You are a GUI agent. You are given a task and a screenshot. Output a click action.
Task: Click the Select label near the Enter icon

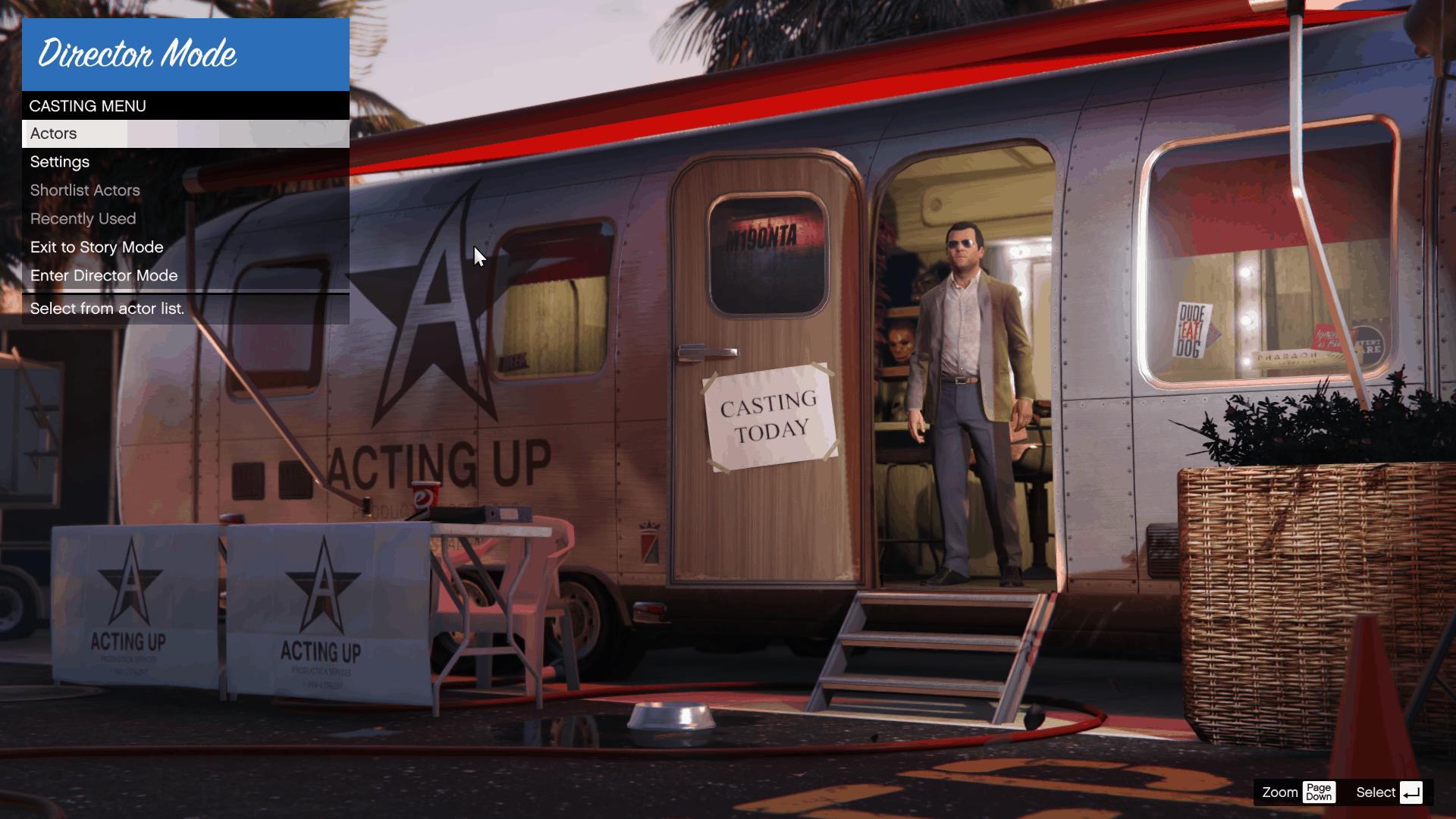click(x=1376, y=792)
